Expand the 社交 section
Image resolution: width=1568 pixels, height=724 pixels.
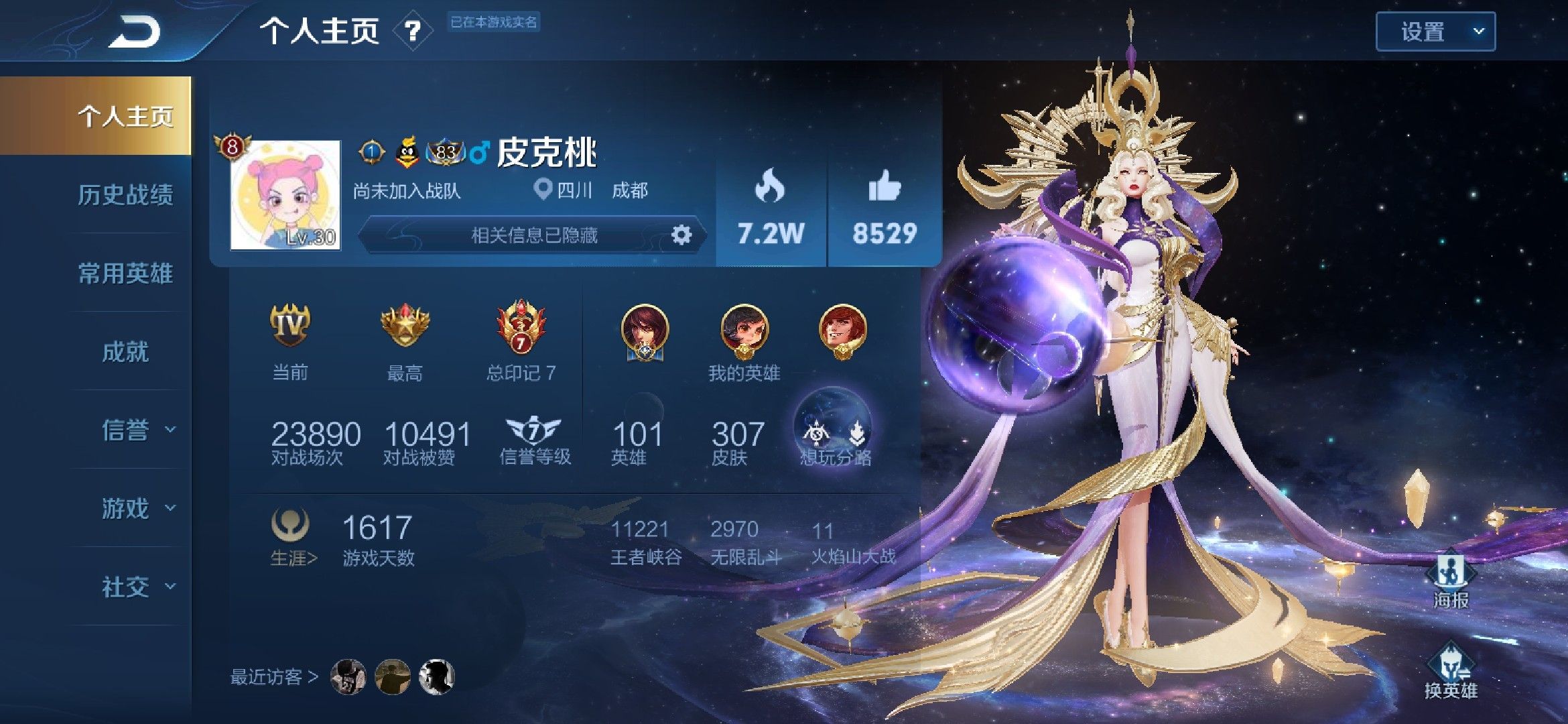[137, 587]
